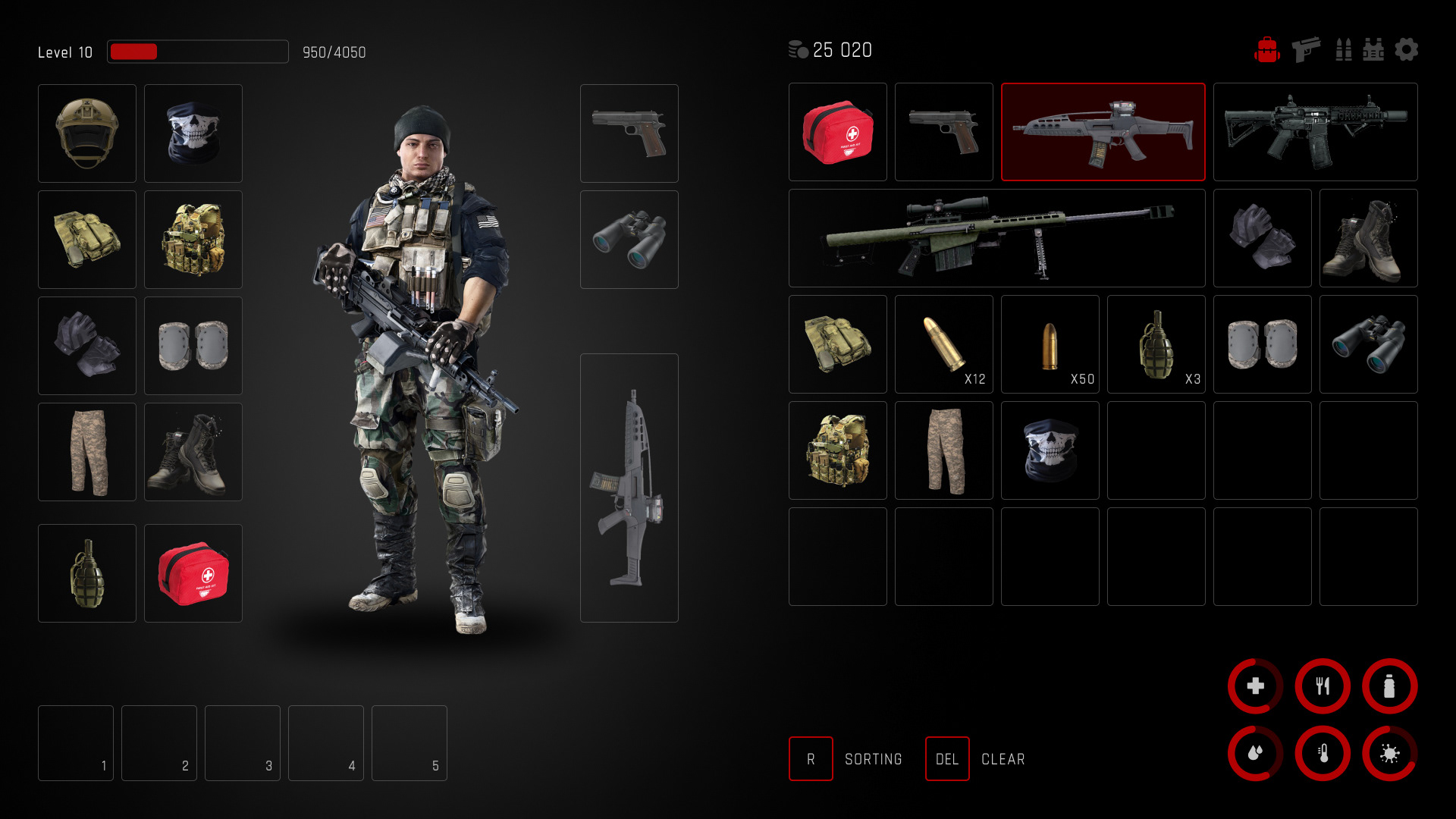Viewport: 1456px width, 819px height.
Task: Select the highlighted grey assault rifle slot
Action: point(1103,132)
